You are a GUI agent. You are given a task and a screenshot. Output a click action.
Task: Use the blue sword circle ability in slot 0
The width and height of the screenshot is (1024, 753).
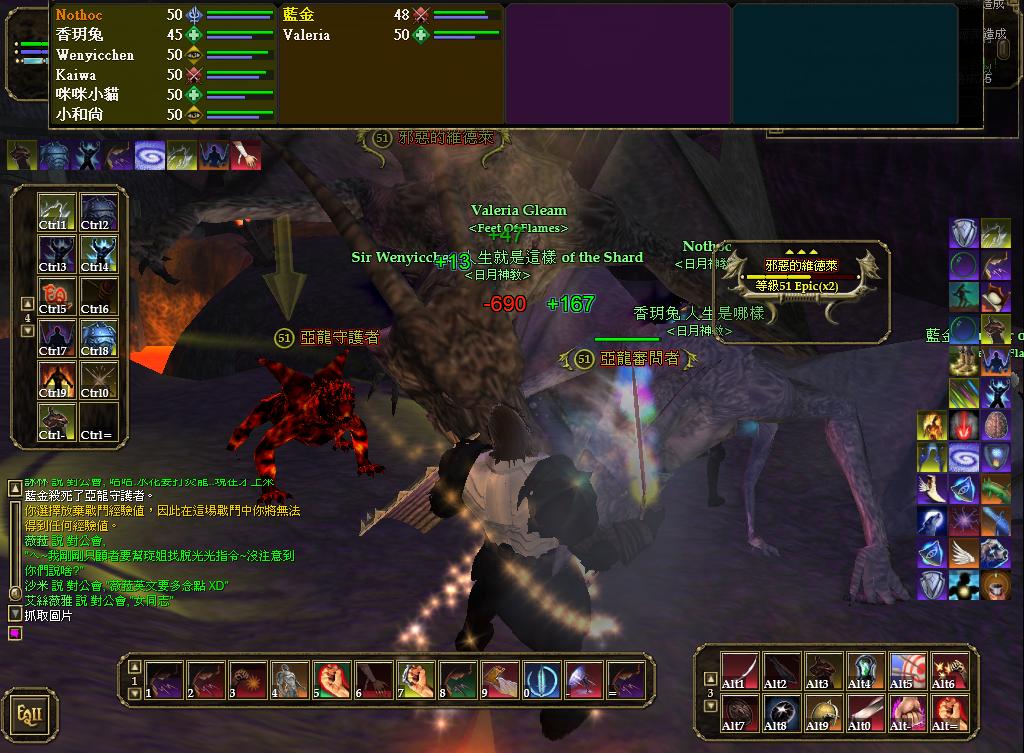pyautogui.click(x=541, y=680)
